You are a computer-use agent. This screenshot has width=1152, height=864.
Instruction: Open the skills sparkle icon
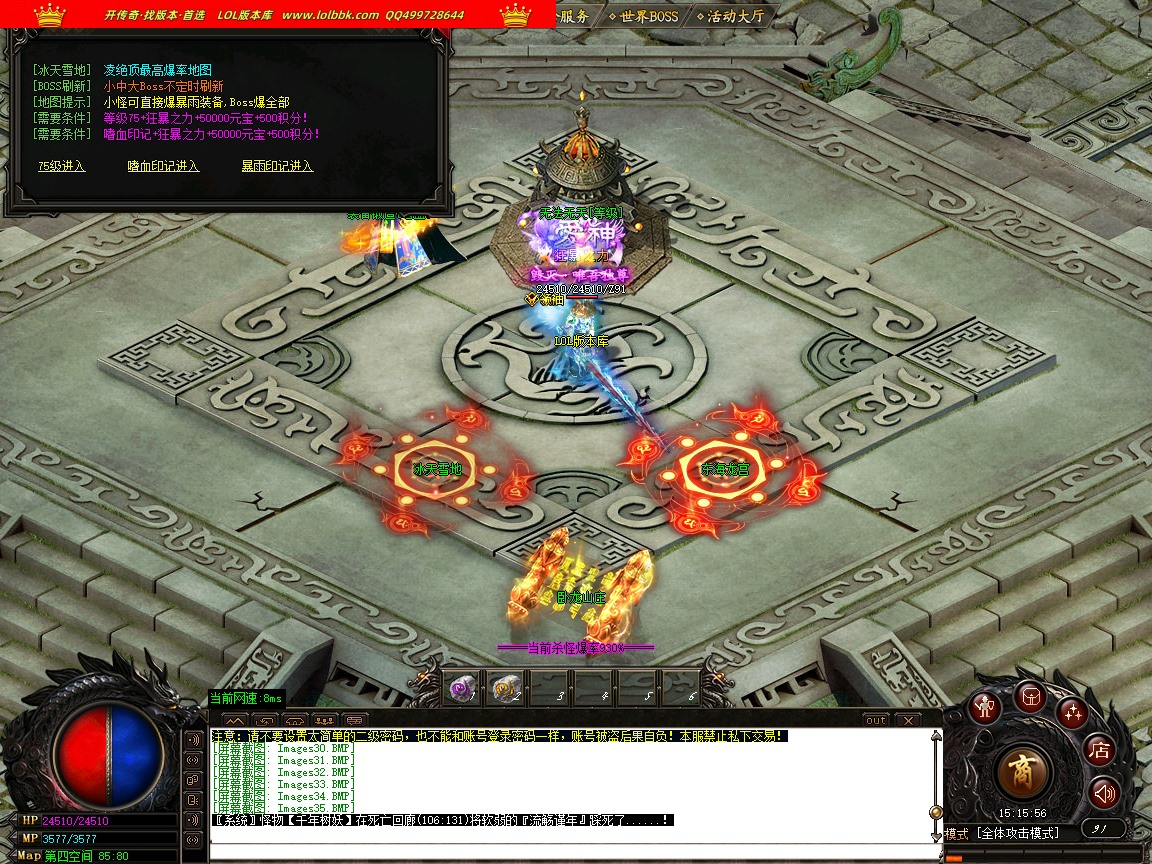coord(1072,712)
